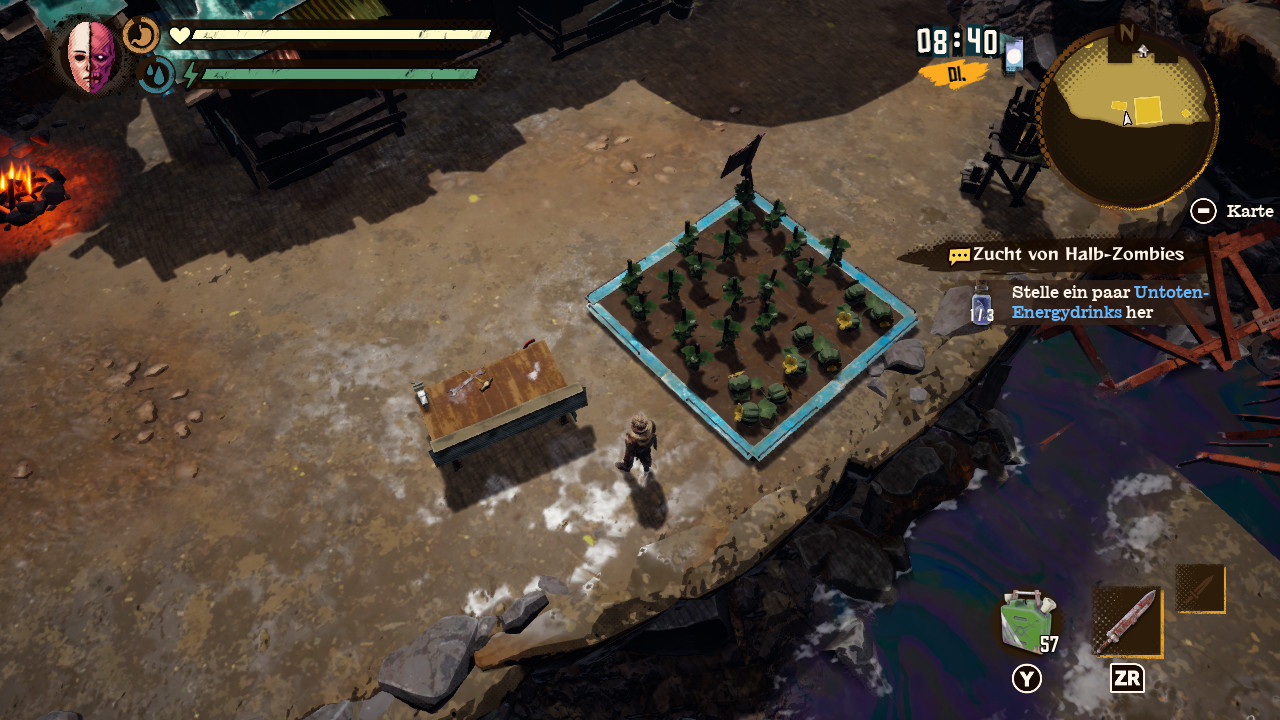
Task: Open the circular minimap
Action: tap(1128, 118)
